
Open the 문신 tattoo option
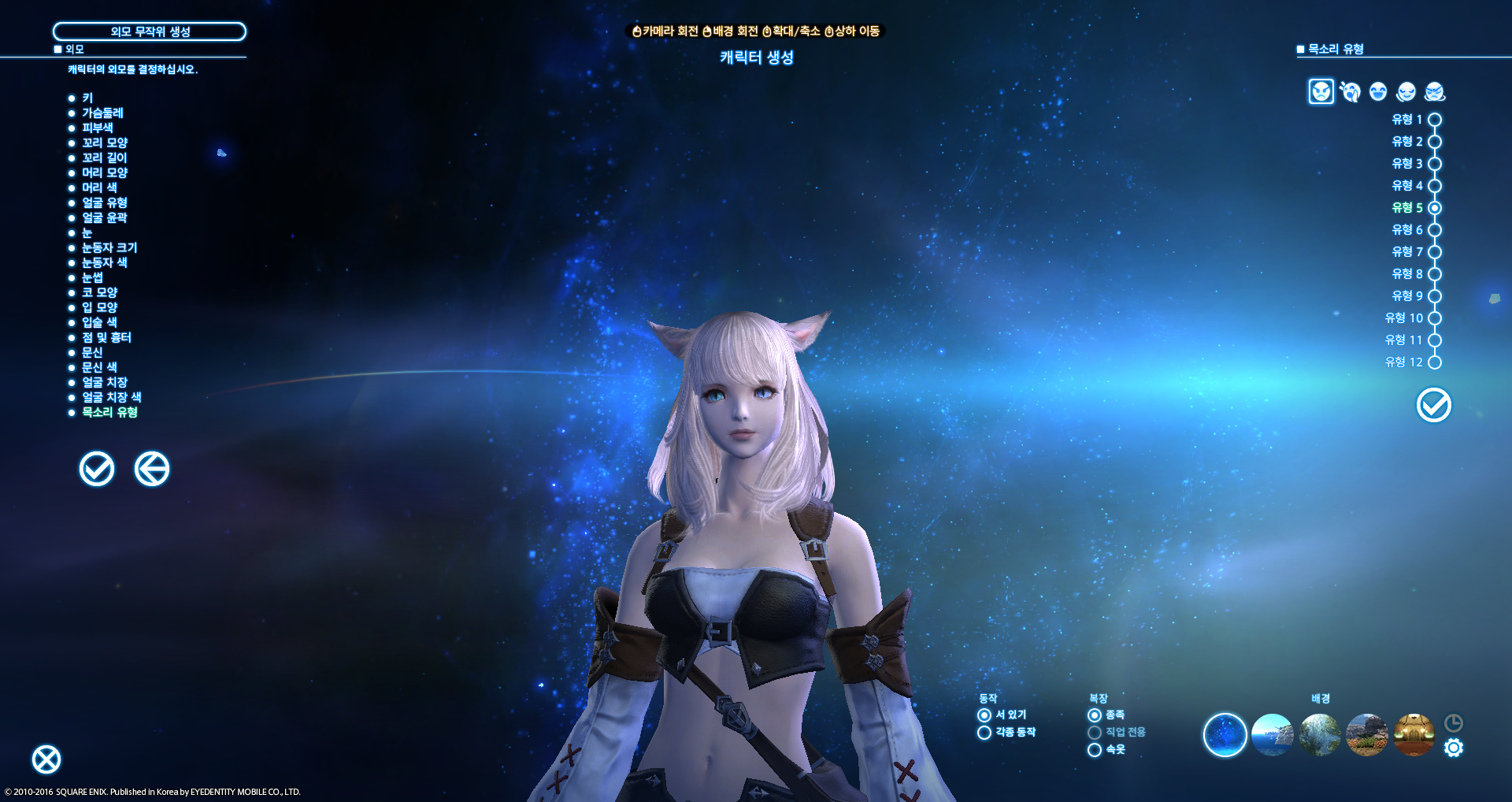point(92,352)
